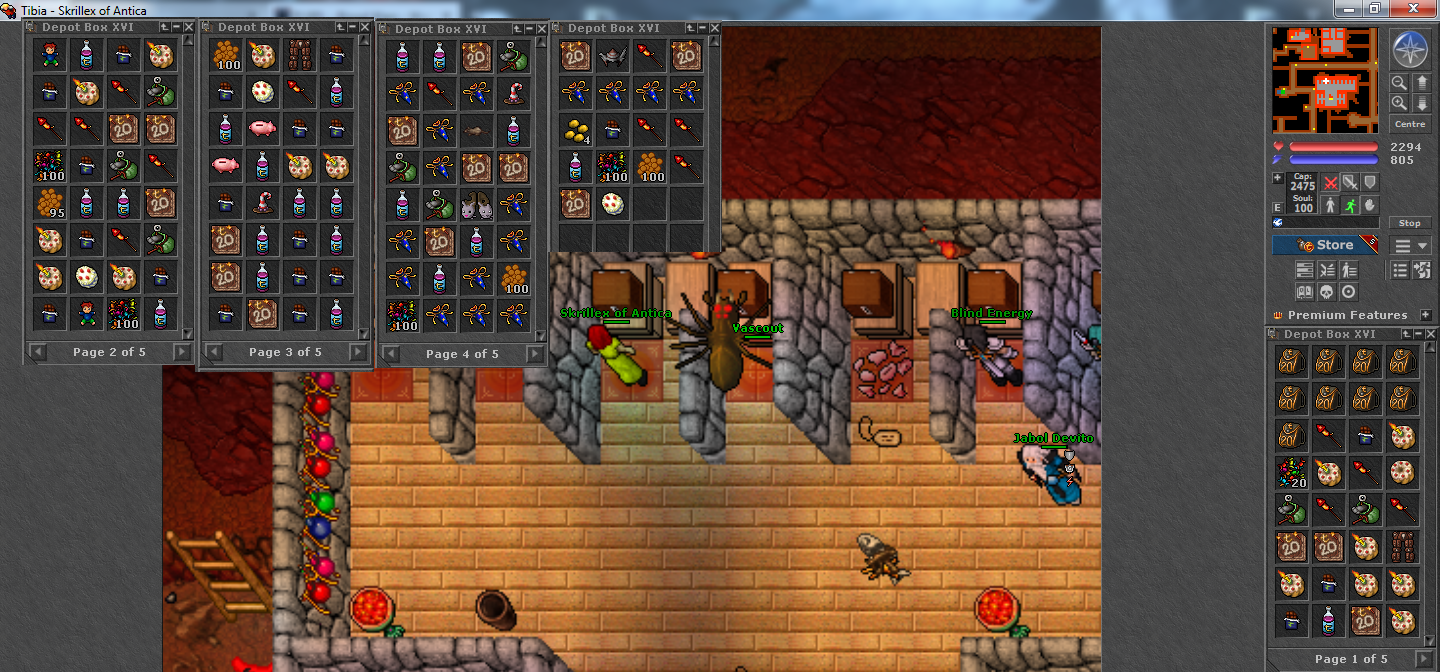Go to next page of Page 1 depot box

pyautogui.click(x=1425, y=659)
